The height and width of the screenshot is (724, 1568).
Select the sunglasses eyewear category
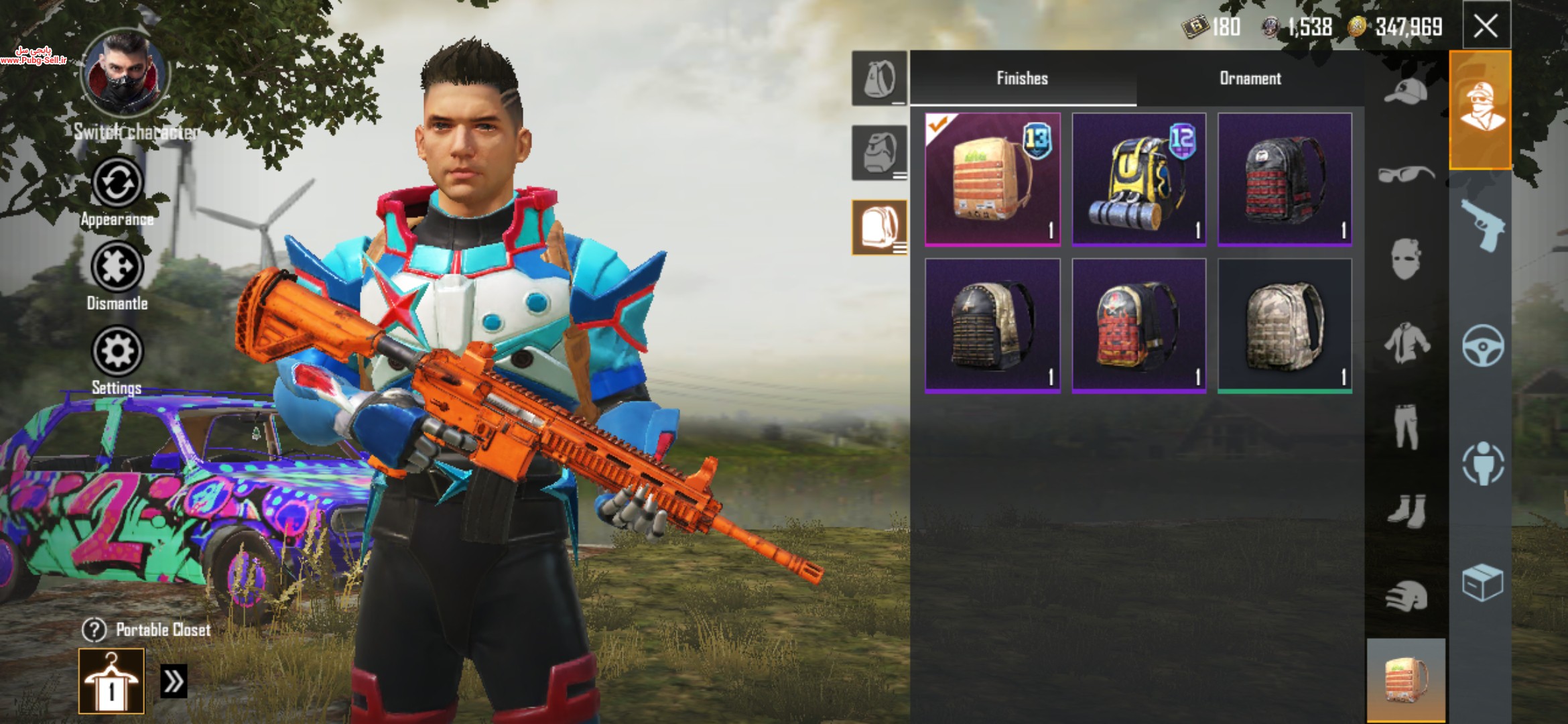point(1405,174)
